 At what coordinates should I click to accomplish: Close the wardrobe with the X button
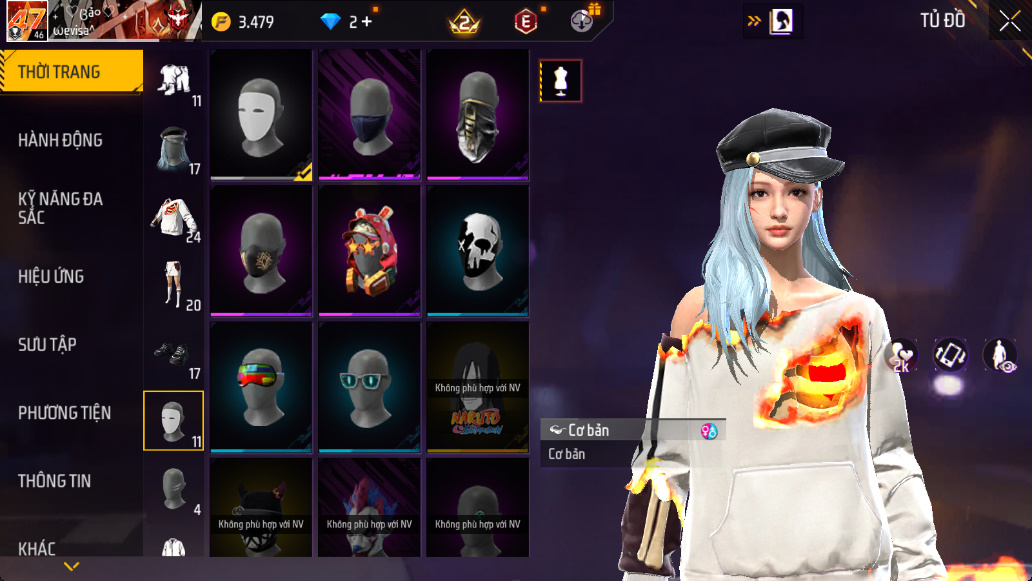[x=1009, y=21]
